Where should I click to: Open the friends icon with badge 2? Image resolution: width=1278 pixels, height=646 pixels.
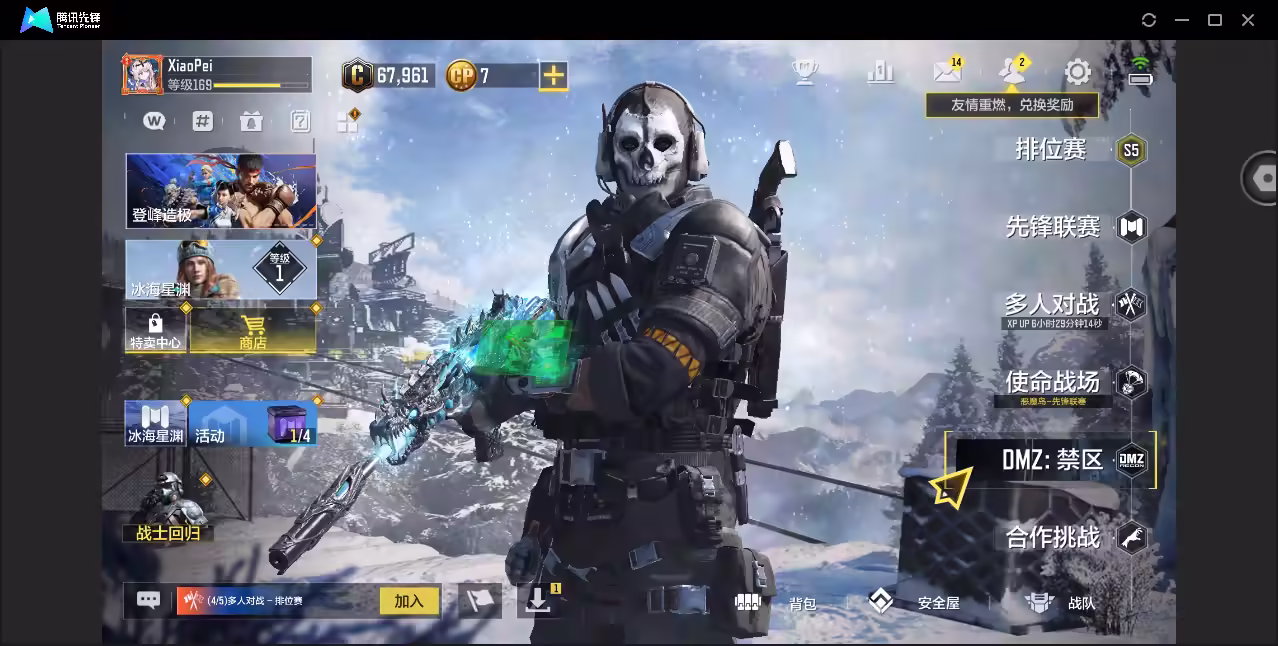[1012, 71]
